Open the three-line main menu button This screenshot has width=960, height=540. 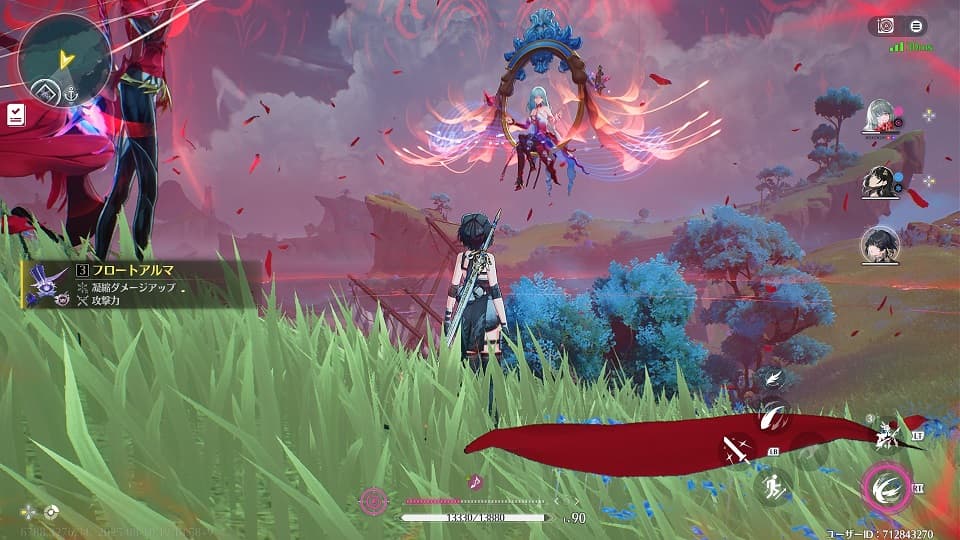pyautogui.click(x=915, y=27)
